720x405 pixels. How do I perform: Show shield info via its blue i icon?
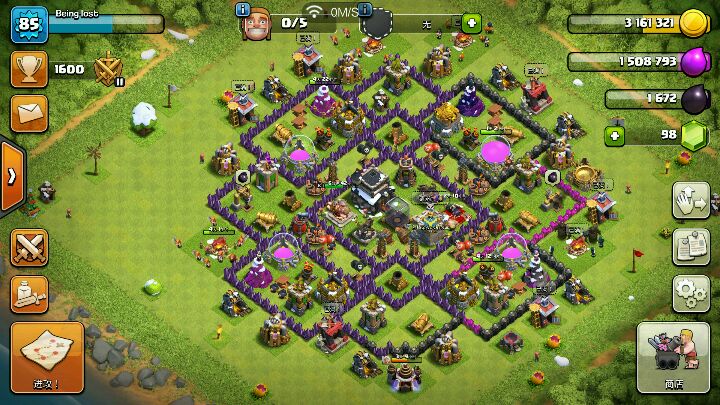pos(365,9)
